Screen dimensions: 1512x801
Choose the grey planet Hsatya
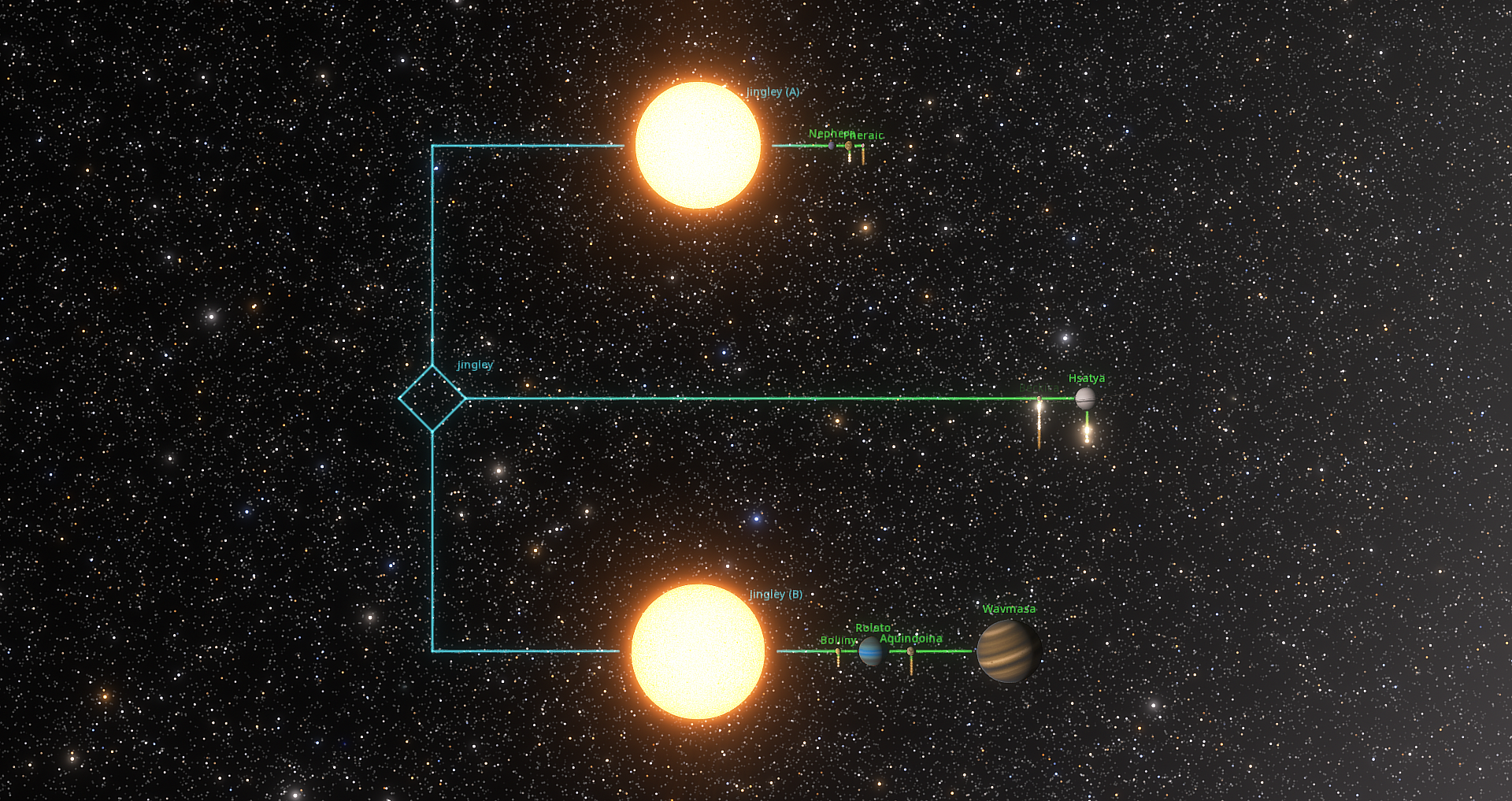1085,399
